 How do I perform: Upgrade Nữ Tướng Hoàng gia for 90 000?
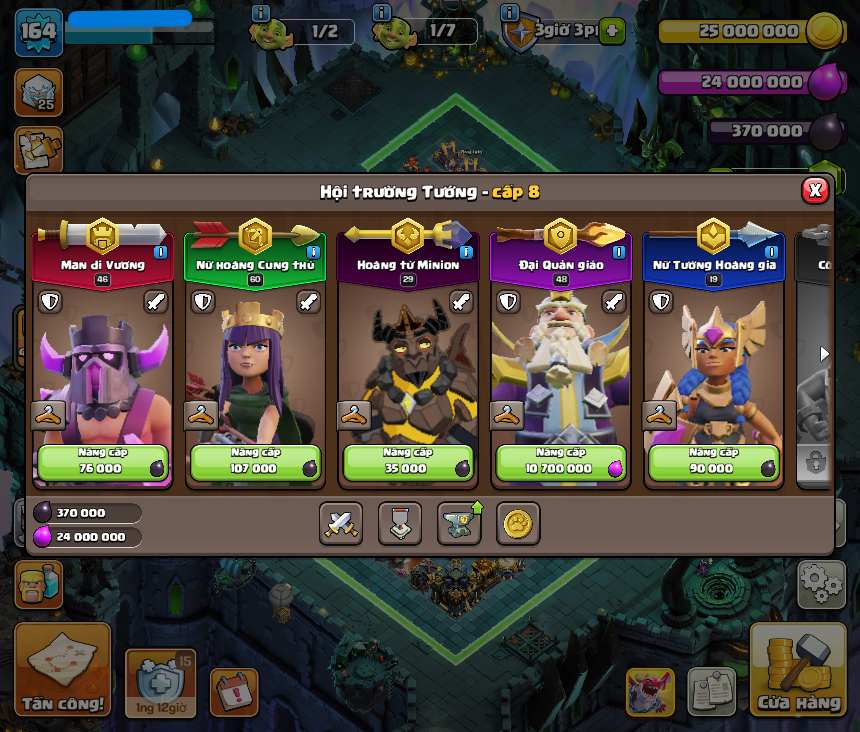click(713, 463)
